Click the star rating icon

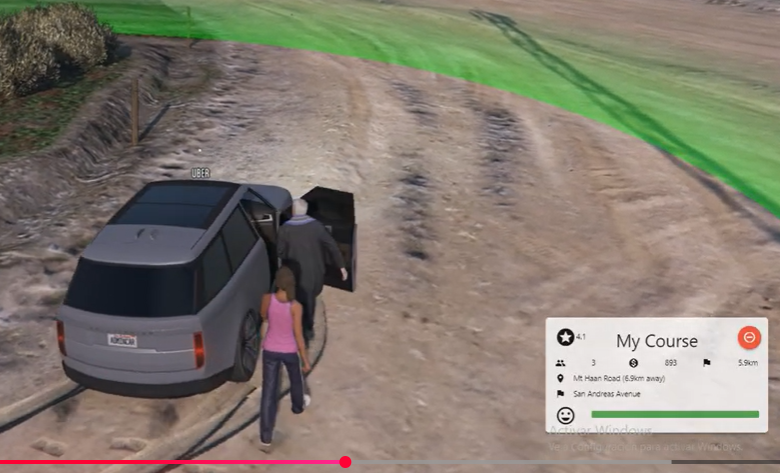tap(566, 338)
